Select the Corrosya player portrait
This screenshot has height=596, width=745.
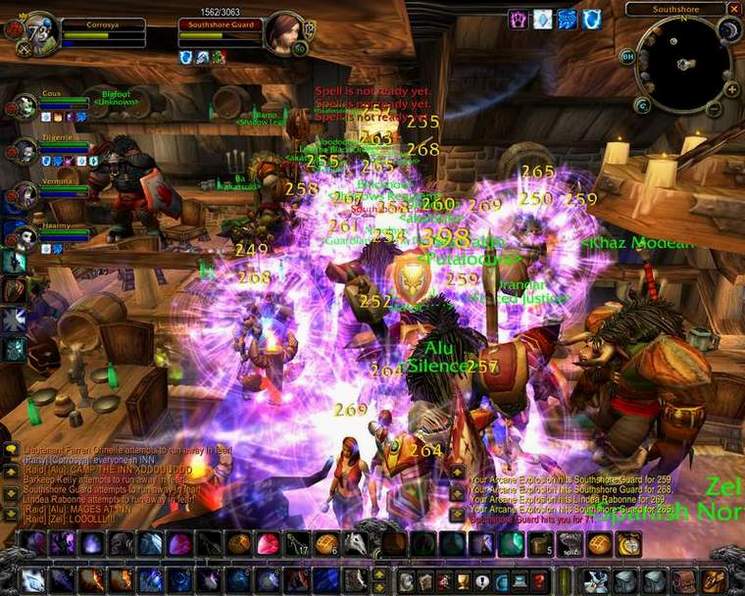point(40,30)
